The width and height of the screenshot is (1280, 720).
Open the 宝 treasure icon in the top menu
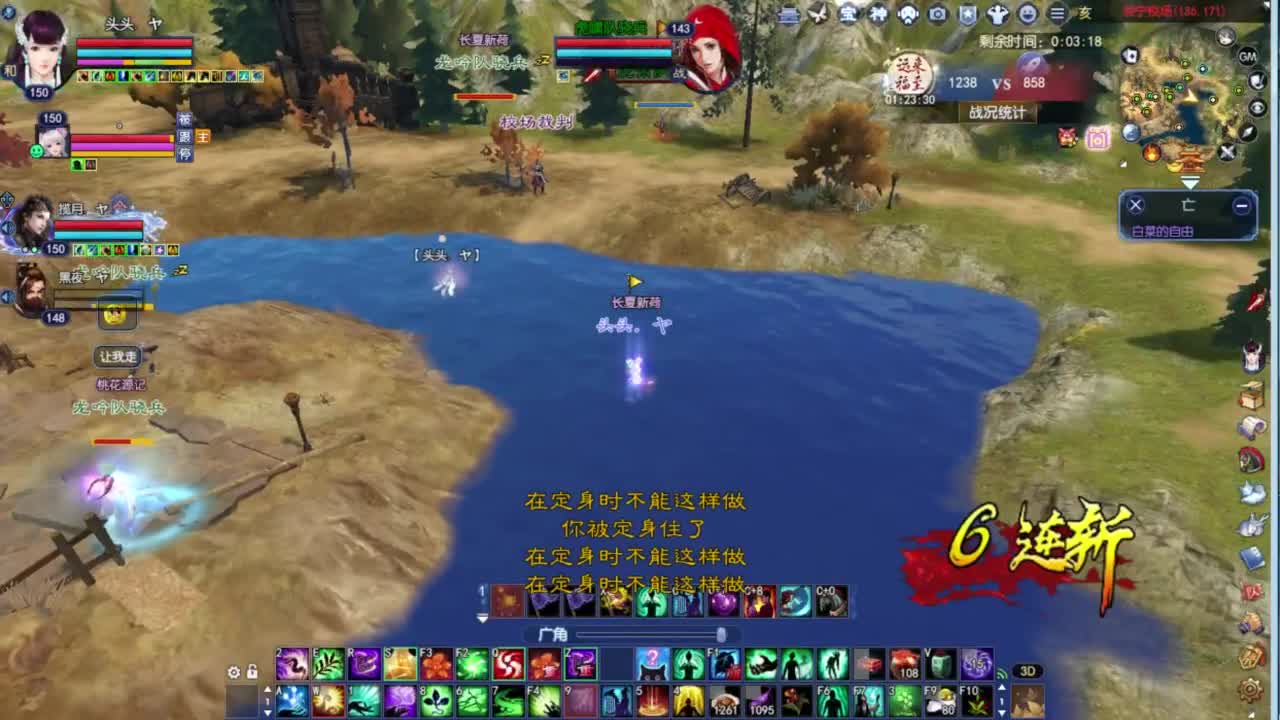(x=847, y=14)
